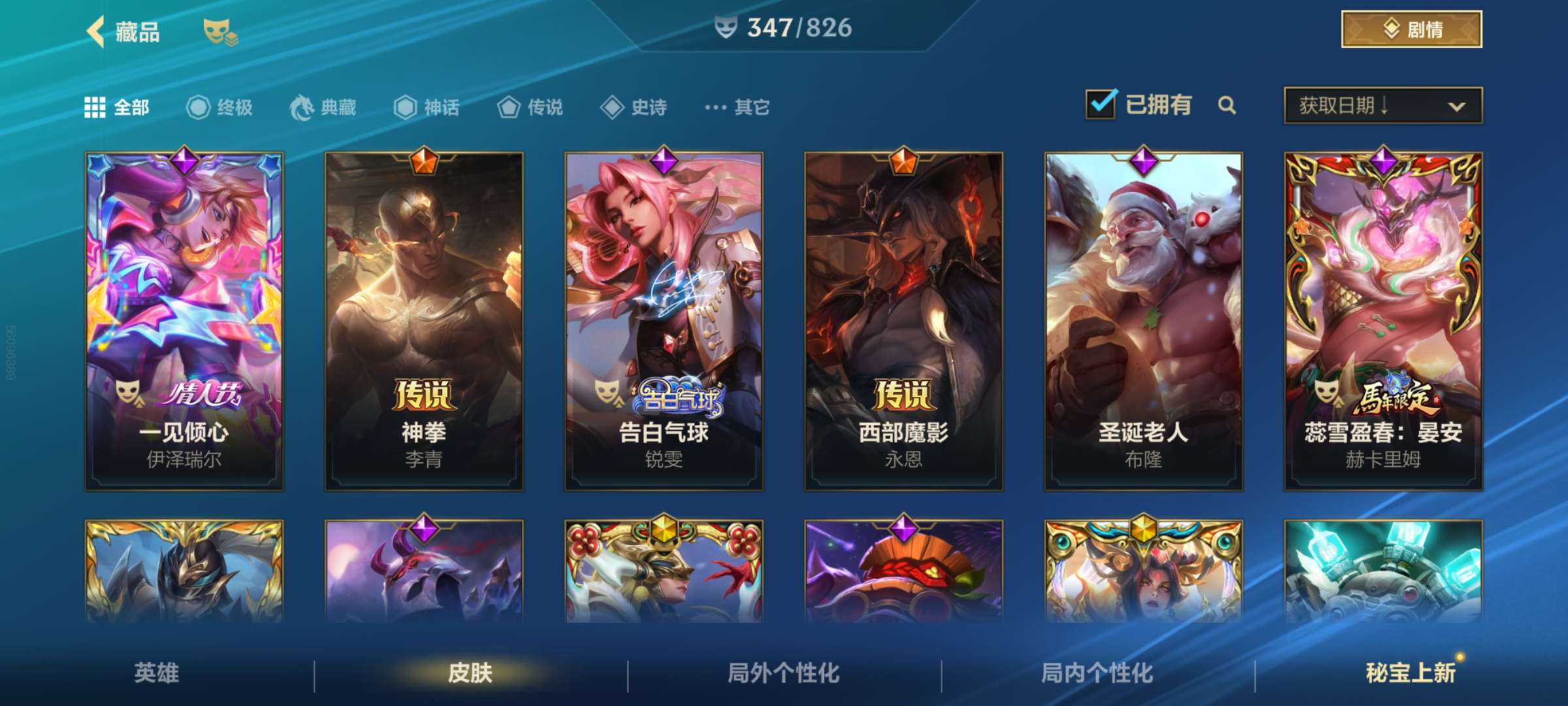Uncheck the 已拥有 ownership filter
Viewport: 1568px width, 706px height.
pyautogui.click(x=1102, y=103)
